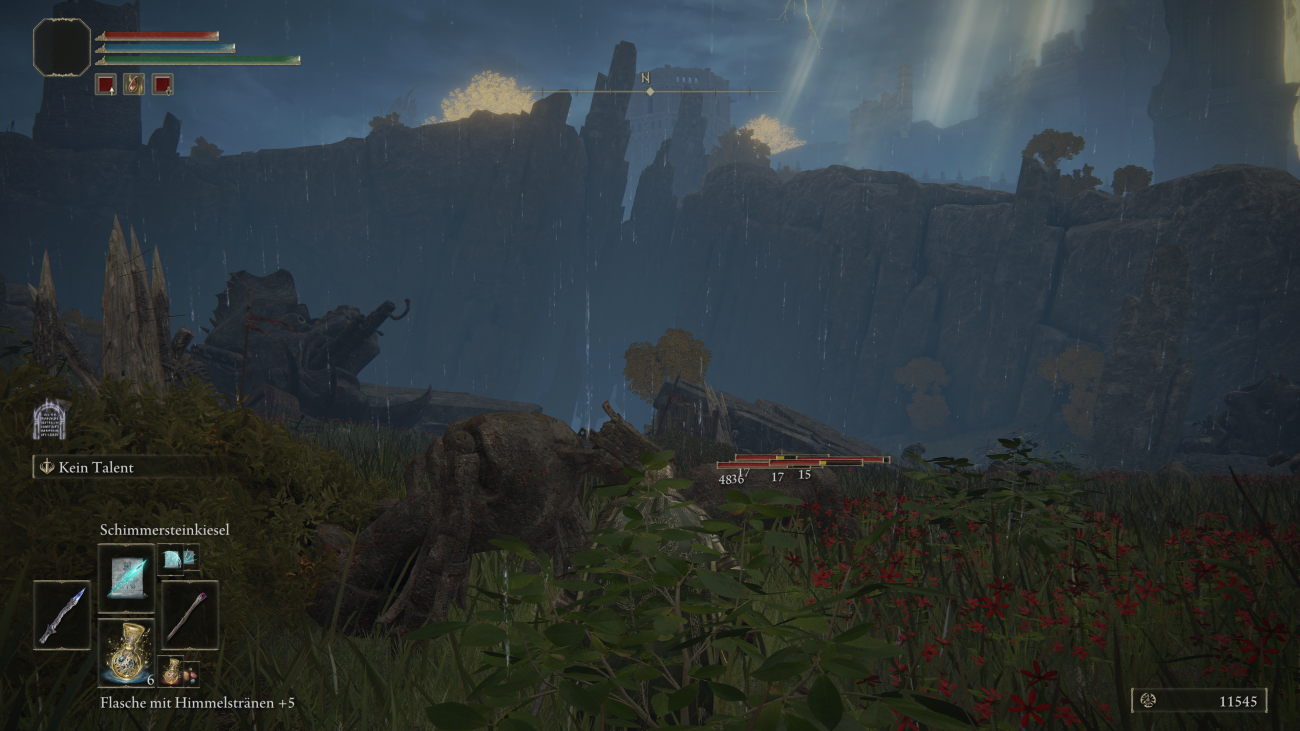Click the glowing gate icon above Kein Talent
This screenshot has width=1300, height=731.
(50, 420)
